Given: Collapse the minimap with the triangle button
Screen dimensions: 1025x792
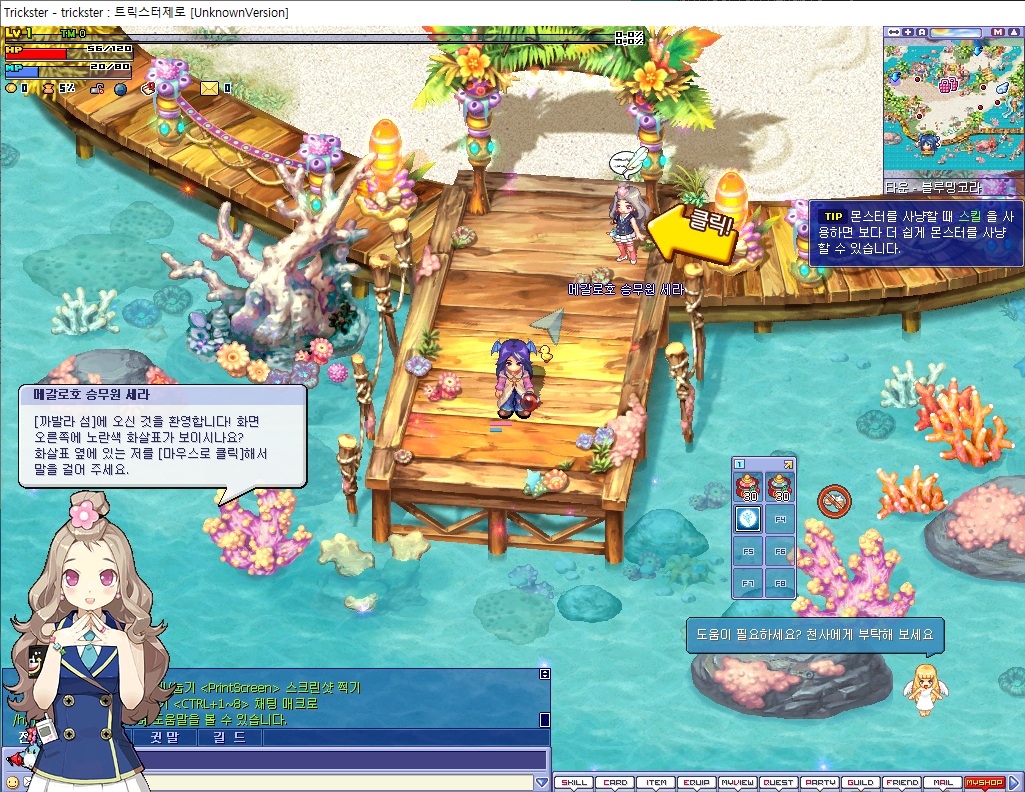Looking at the screenshot, I should pyautogui.click(x=1013, y=32).
